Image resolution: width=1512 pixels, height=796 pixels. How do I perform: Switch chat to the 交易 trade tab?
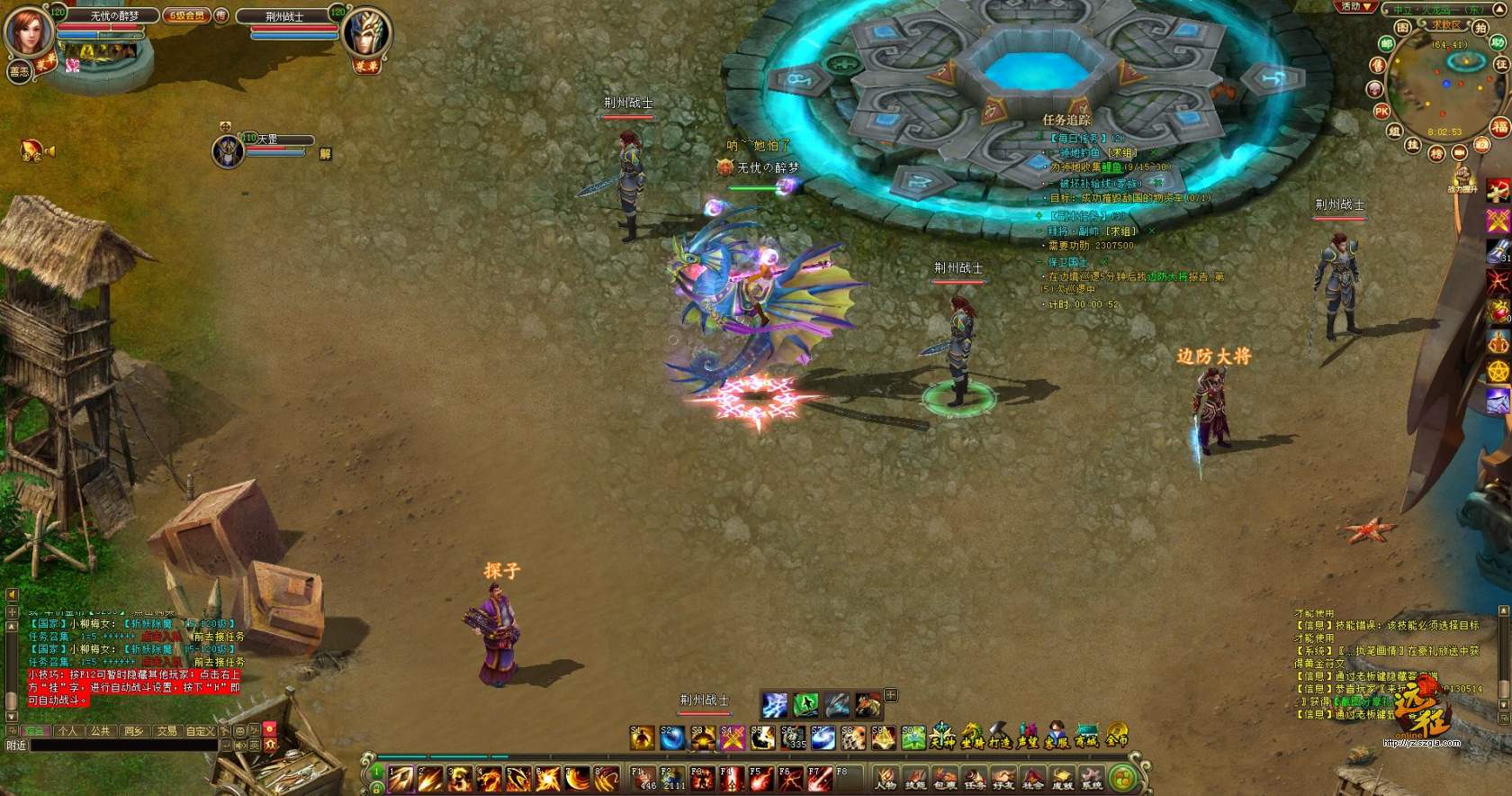pyautogui.click(x=166, y=731)
